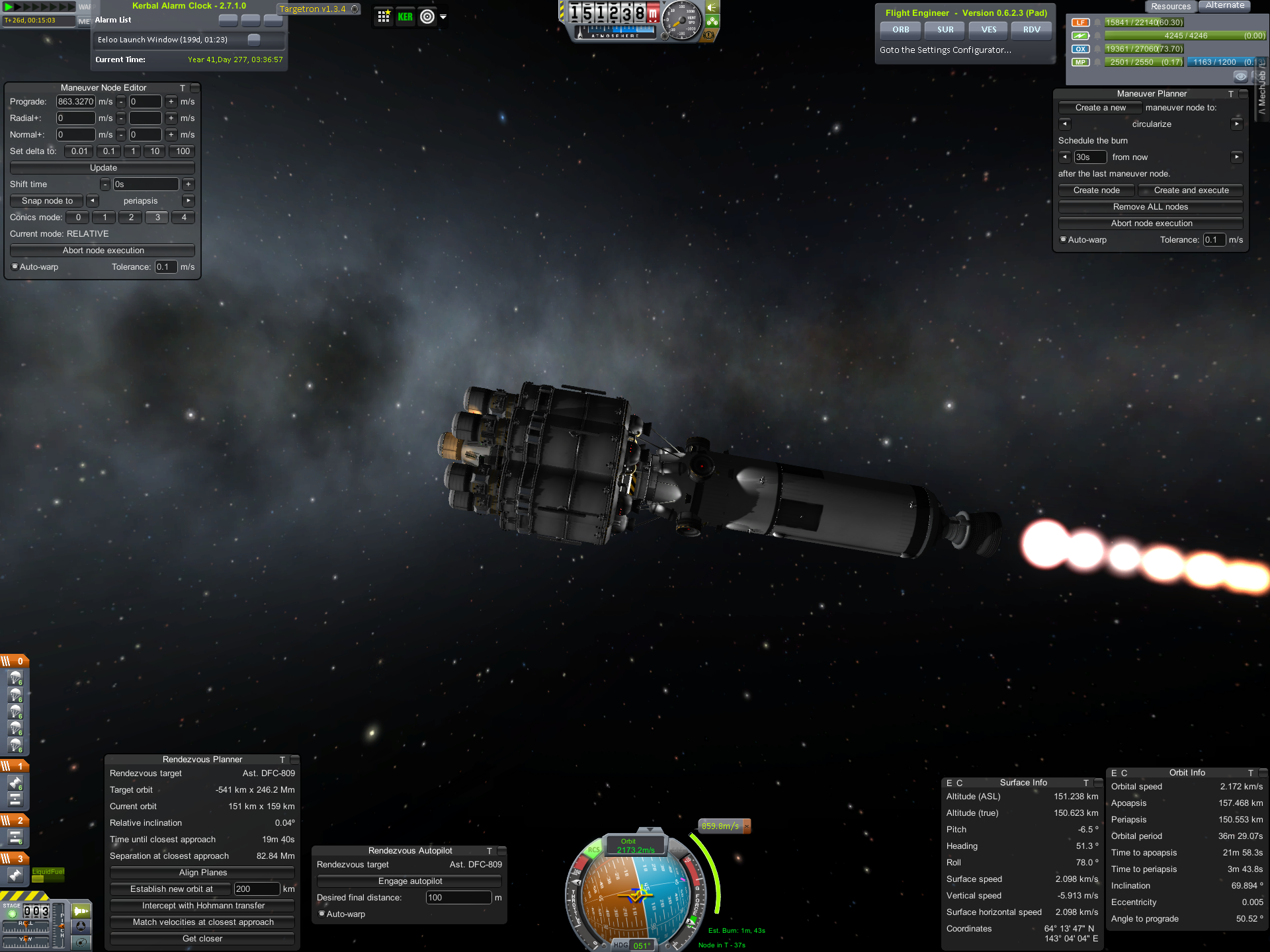This screenshot has height=952, width=1270.
Task: Edit the Prograde velocity input field
Action: point(75,102)
